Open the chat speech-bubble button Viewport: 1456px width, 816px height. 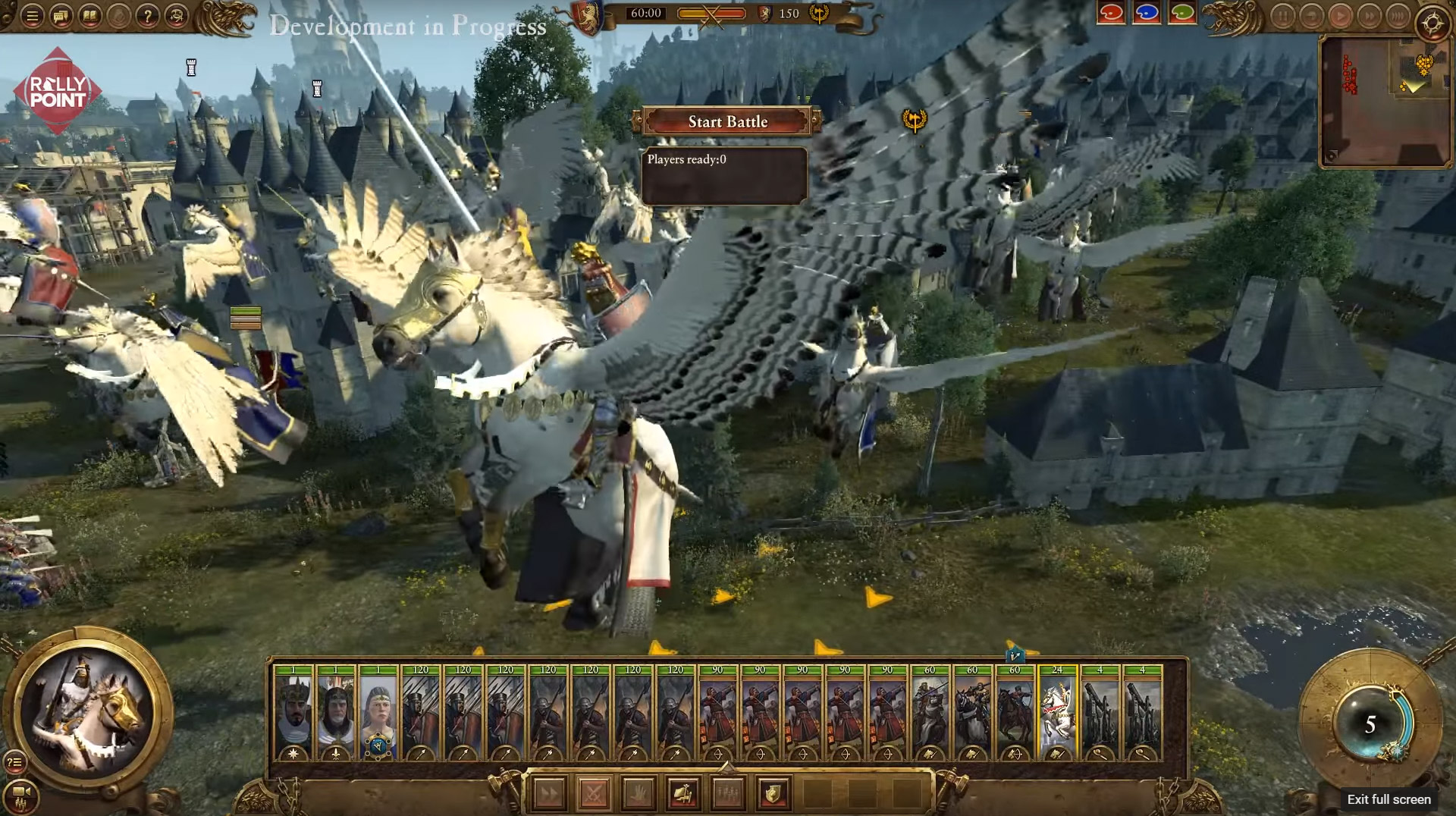(61, 16)
